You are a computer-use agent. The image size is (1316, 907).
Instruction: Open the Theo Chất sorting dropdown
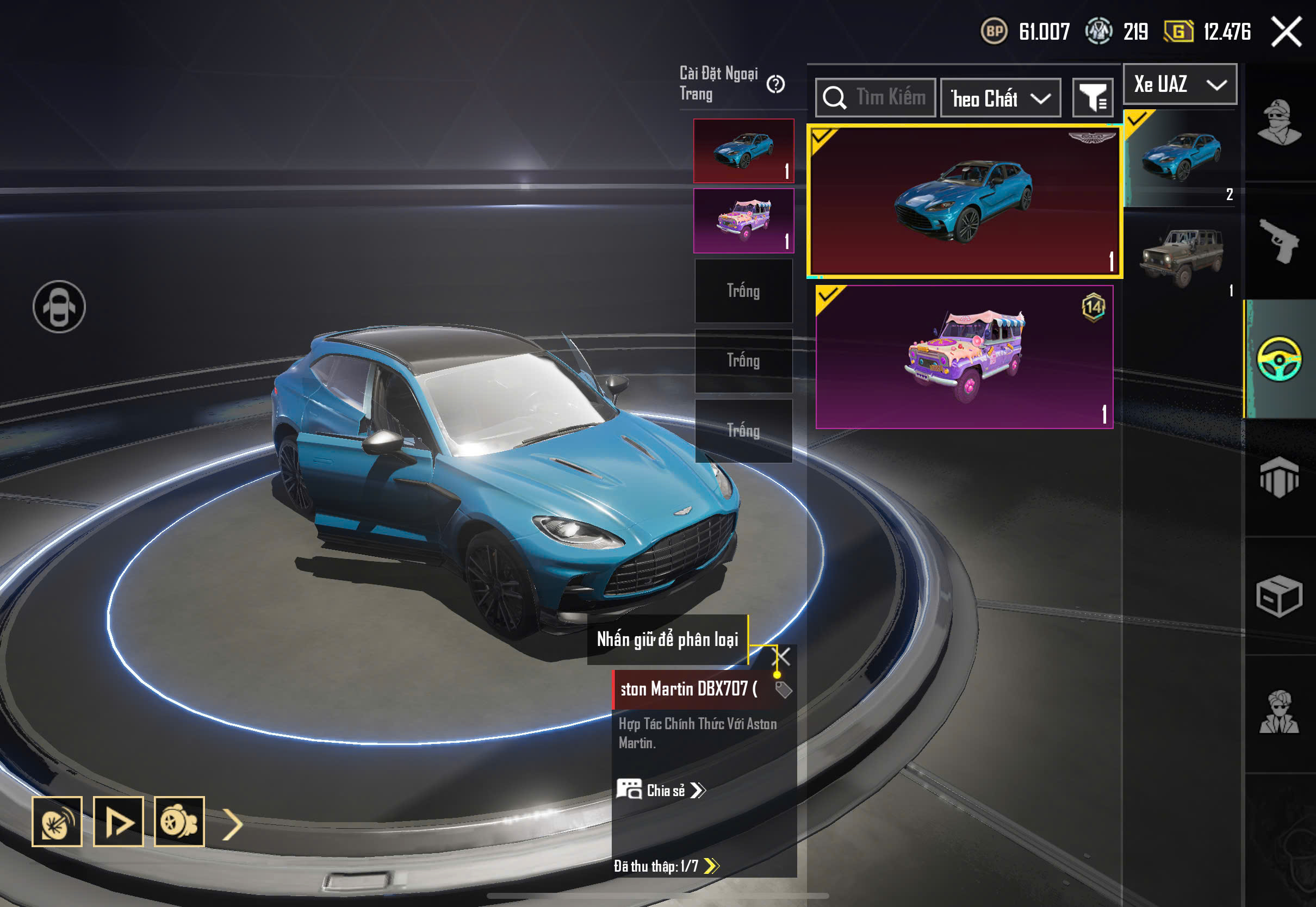coord(1000,98)
